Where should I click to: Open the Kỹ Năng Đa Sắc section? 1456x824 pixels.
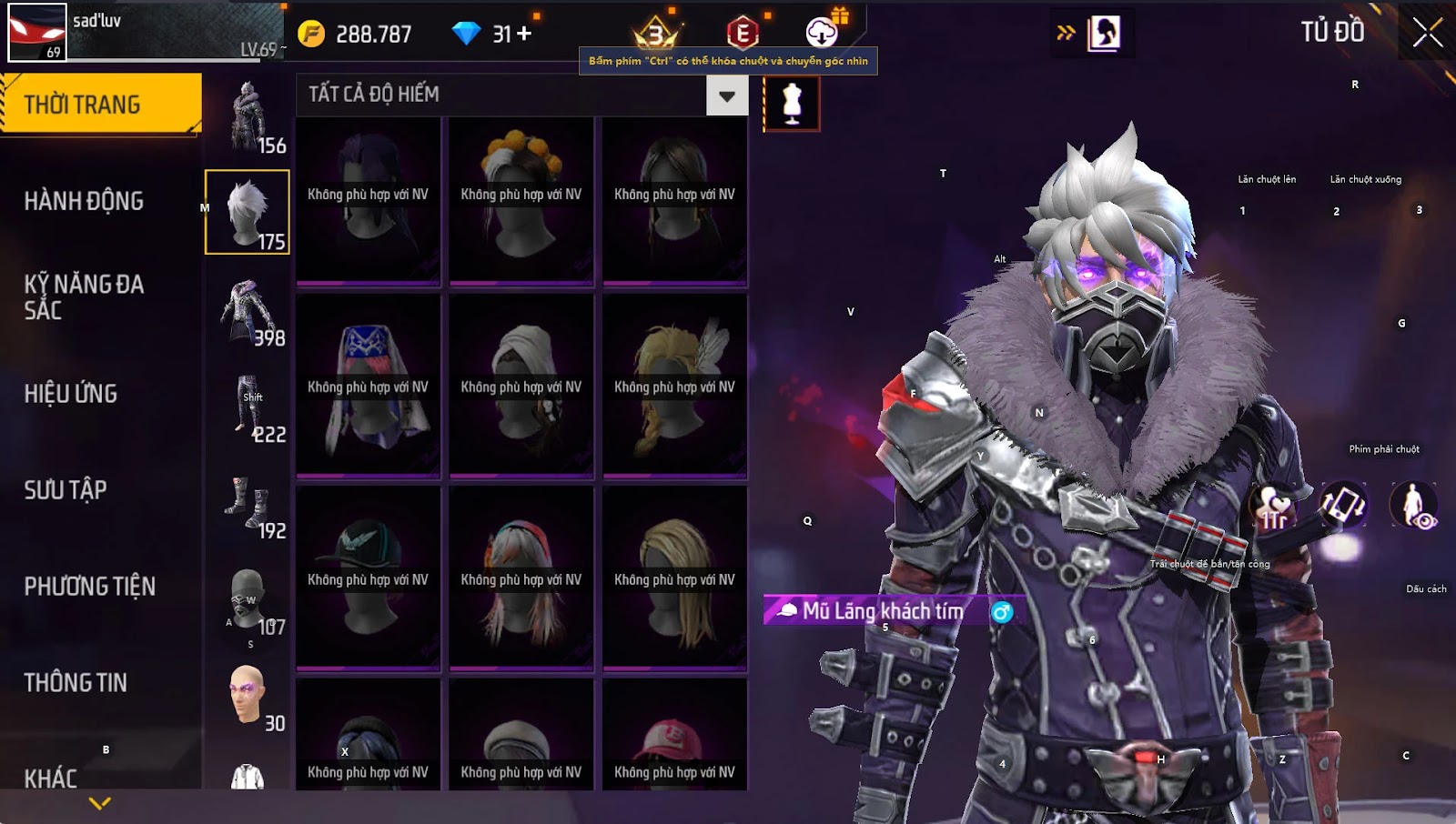[x=84, y=296]
